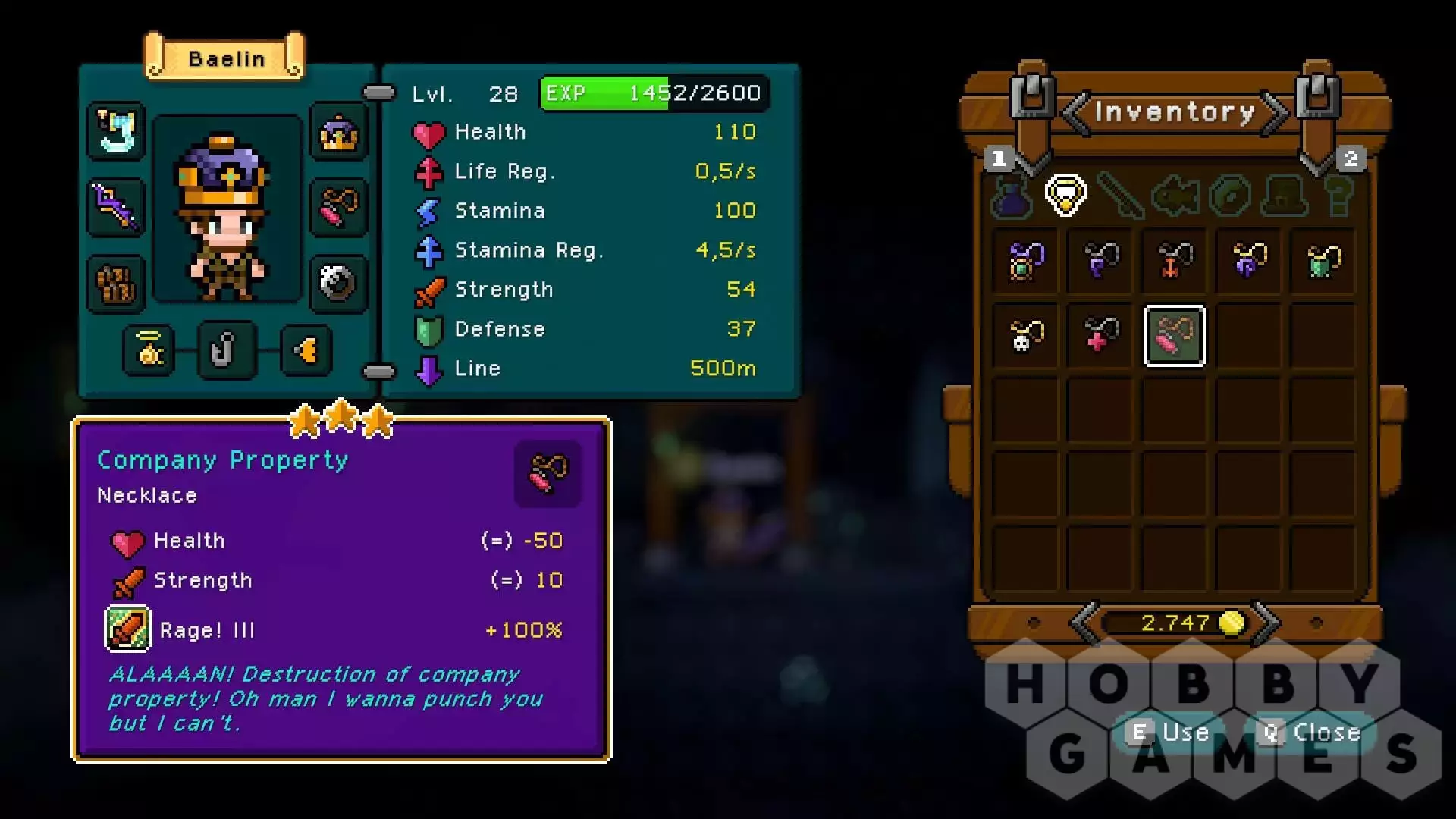Switch to the fishing rod category tab
The width and height of the screenshot is (1456, 819).
[1120, 196]
